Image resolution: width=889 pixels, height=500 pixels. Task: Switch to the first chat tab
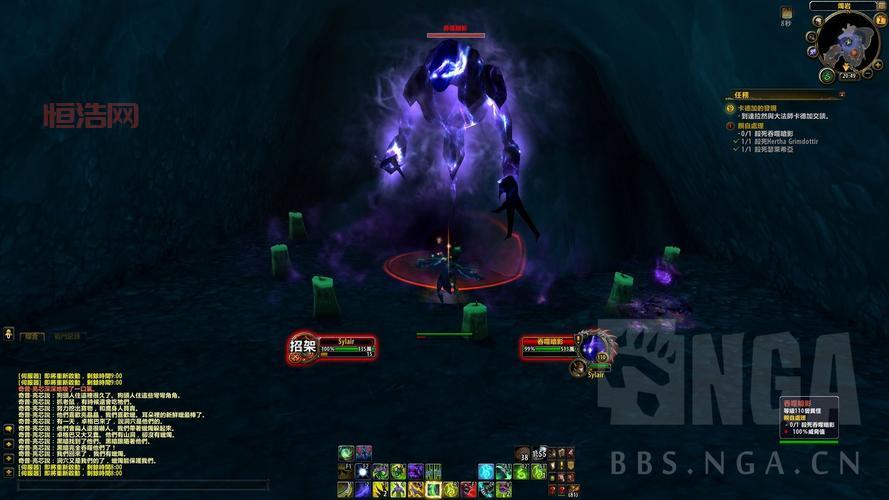point(33,337)
